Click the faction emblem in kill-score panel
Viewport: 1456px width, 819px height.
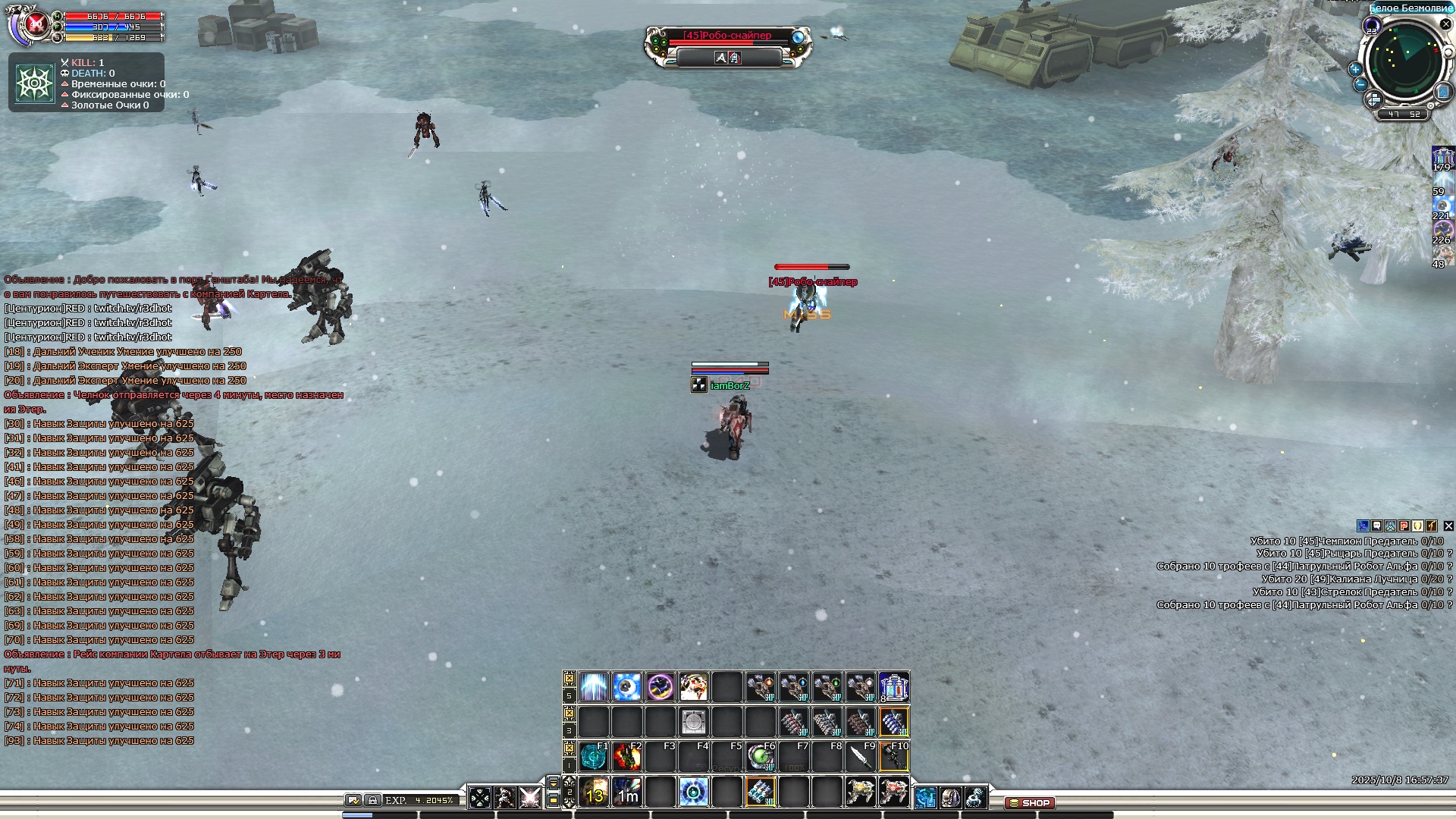click(x=34, y=83)
